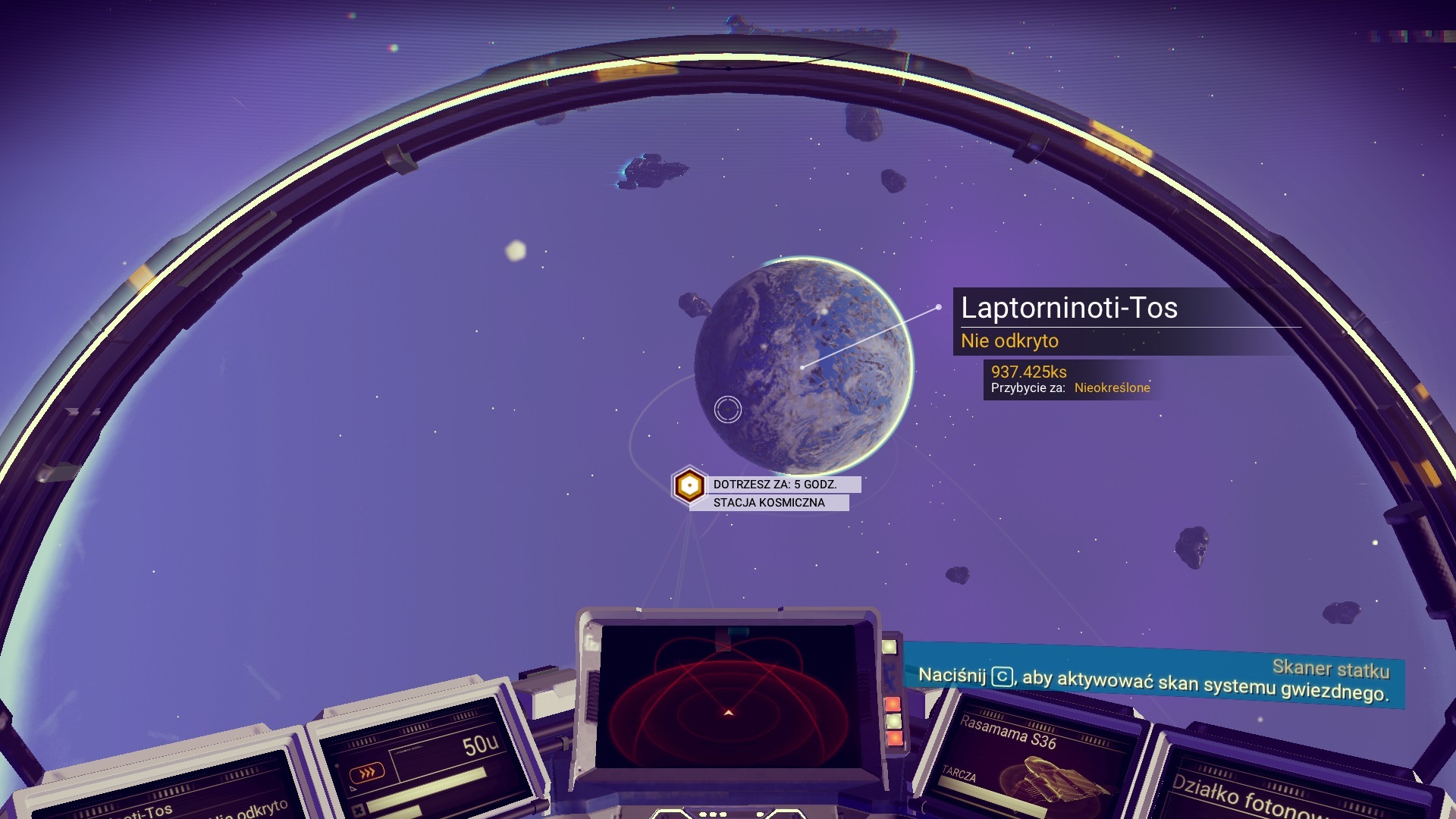Click the Skaner statku notification banner
1456x819 pixels.
(x=1153, y=677)
